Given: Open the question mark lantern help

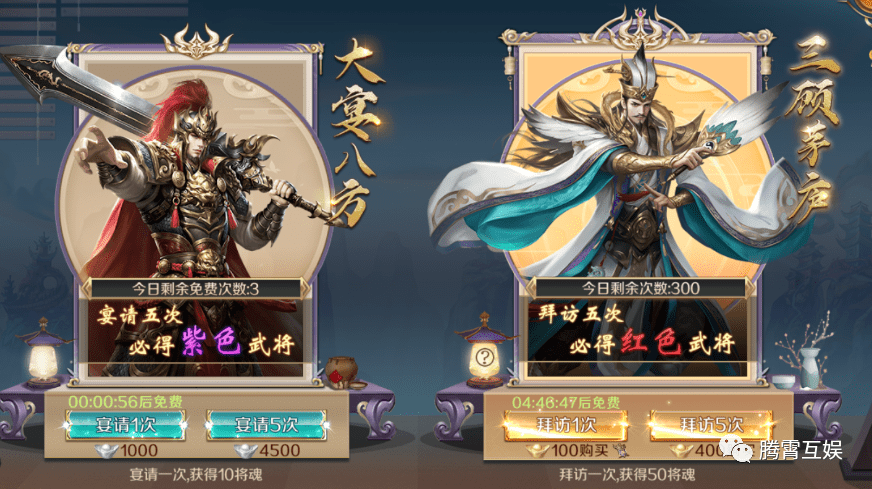Looking at the screenshot, I should pyautogui.click(x=485, y=357).
